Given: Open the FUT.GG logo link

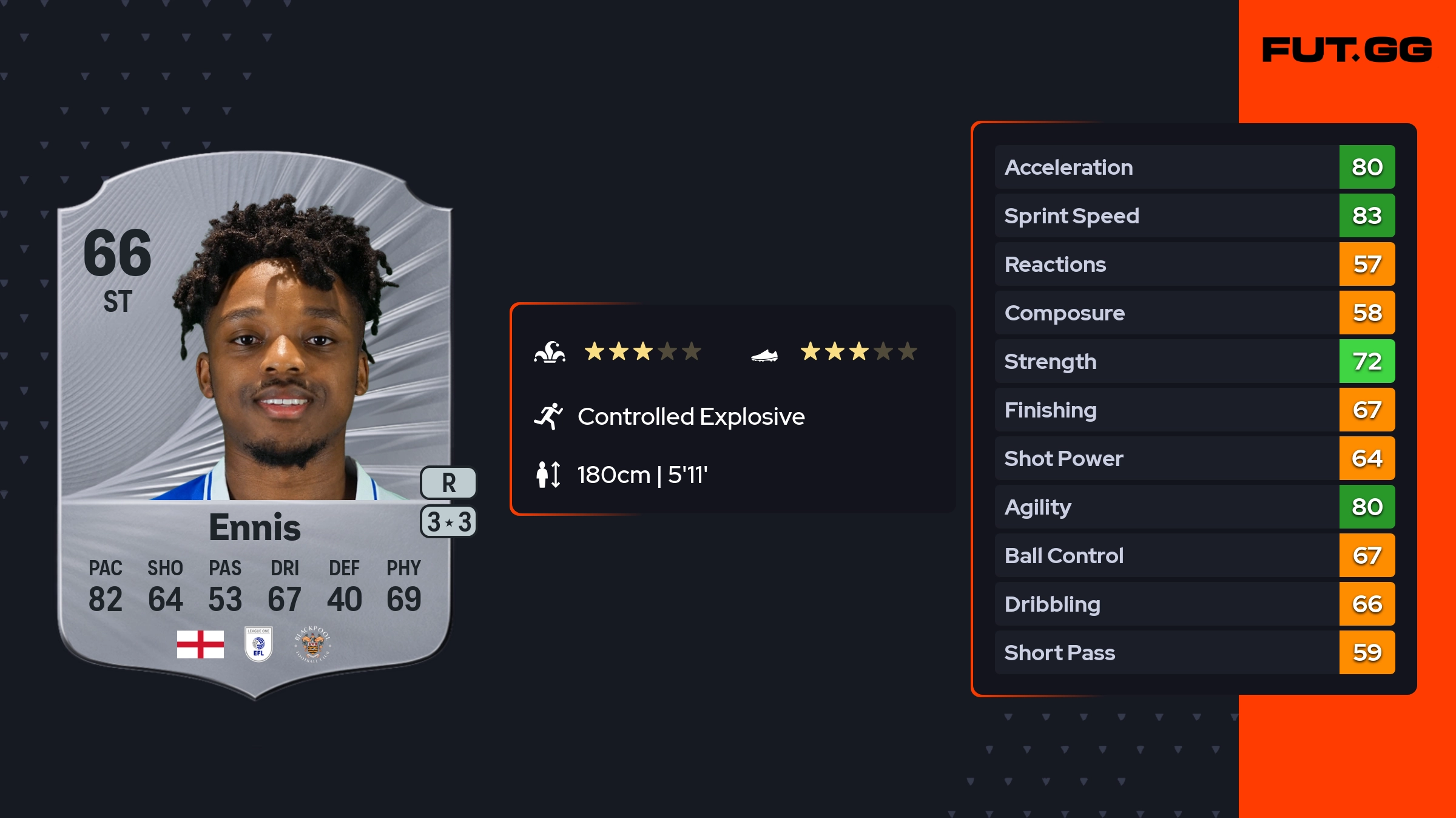Looking at the screenshot, I should [x=1347, y=50].
